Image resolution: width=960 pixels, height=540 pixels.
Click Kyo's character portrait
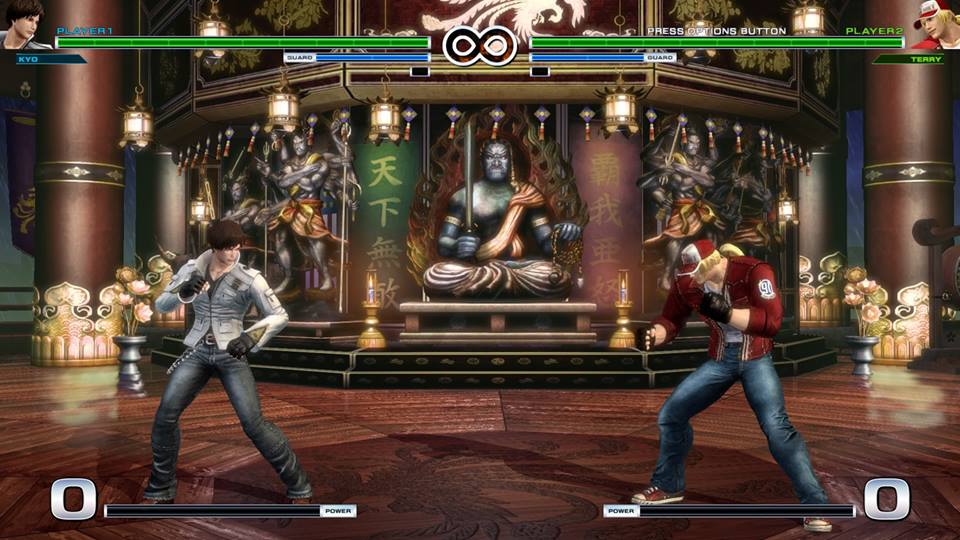[x=24, y=25]
